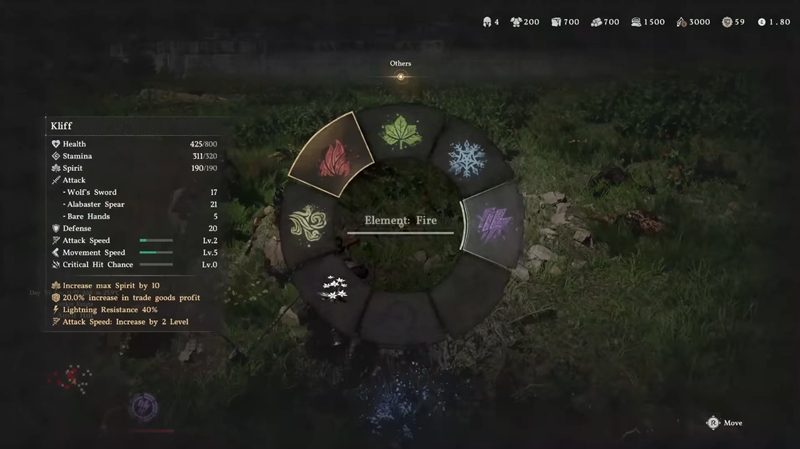Viewport: 800px width, 449px height.
Task: Choose the yellow wind swirl element
Action: point(306,223)
